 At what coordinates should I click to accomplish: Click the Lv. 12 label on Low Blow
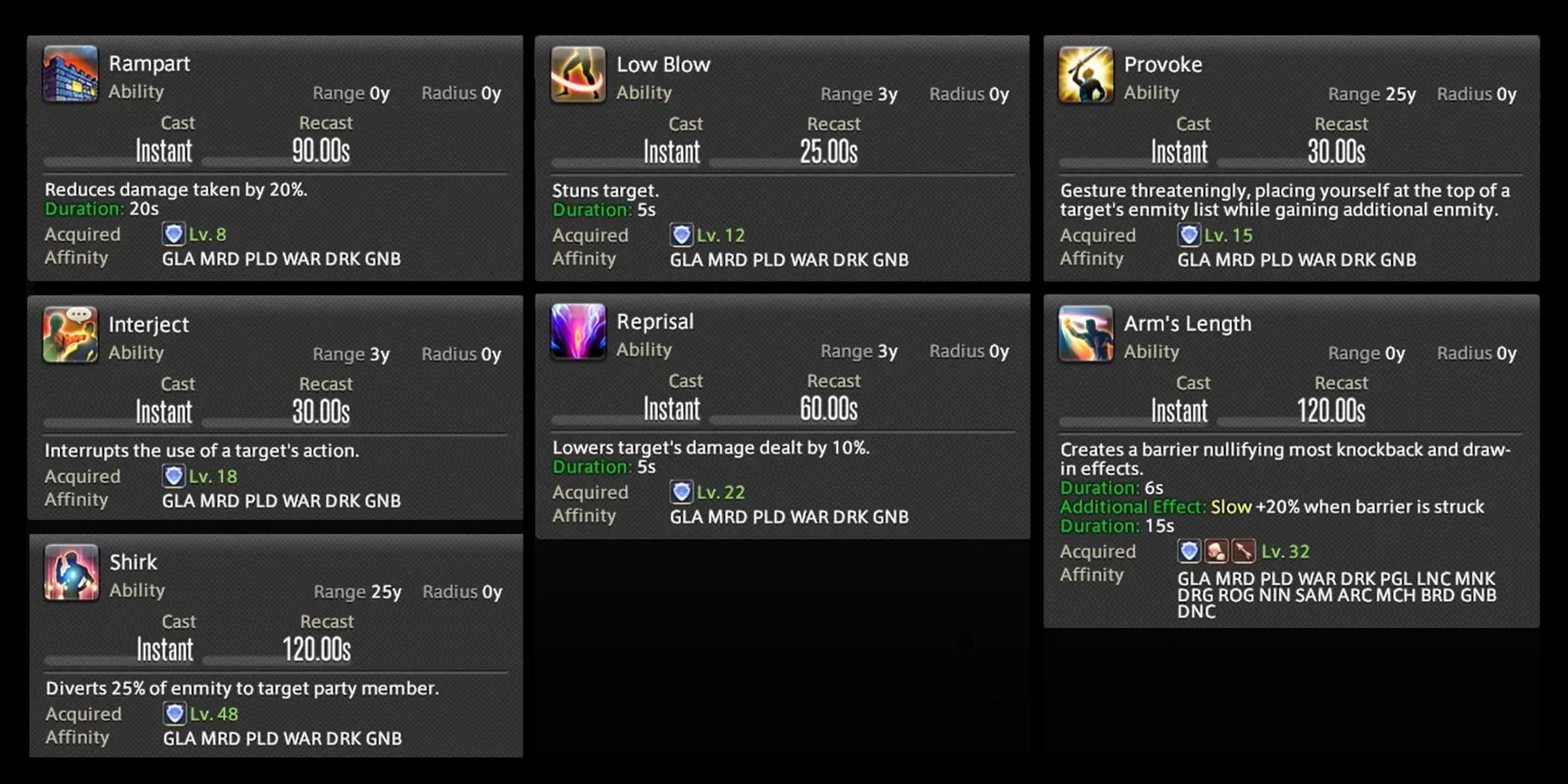coord(720,234)
